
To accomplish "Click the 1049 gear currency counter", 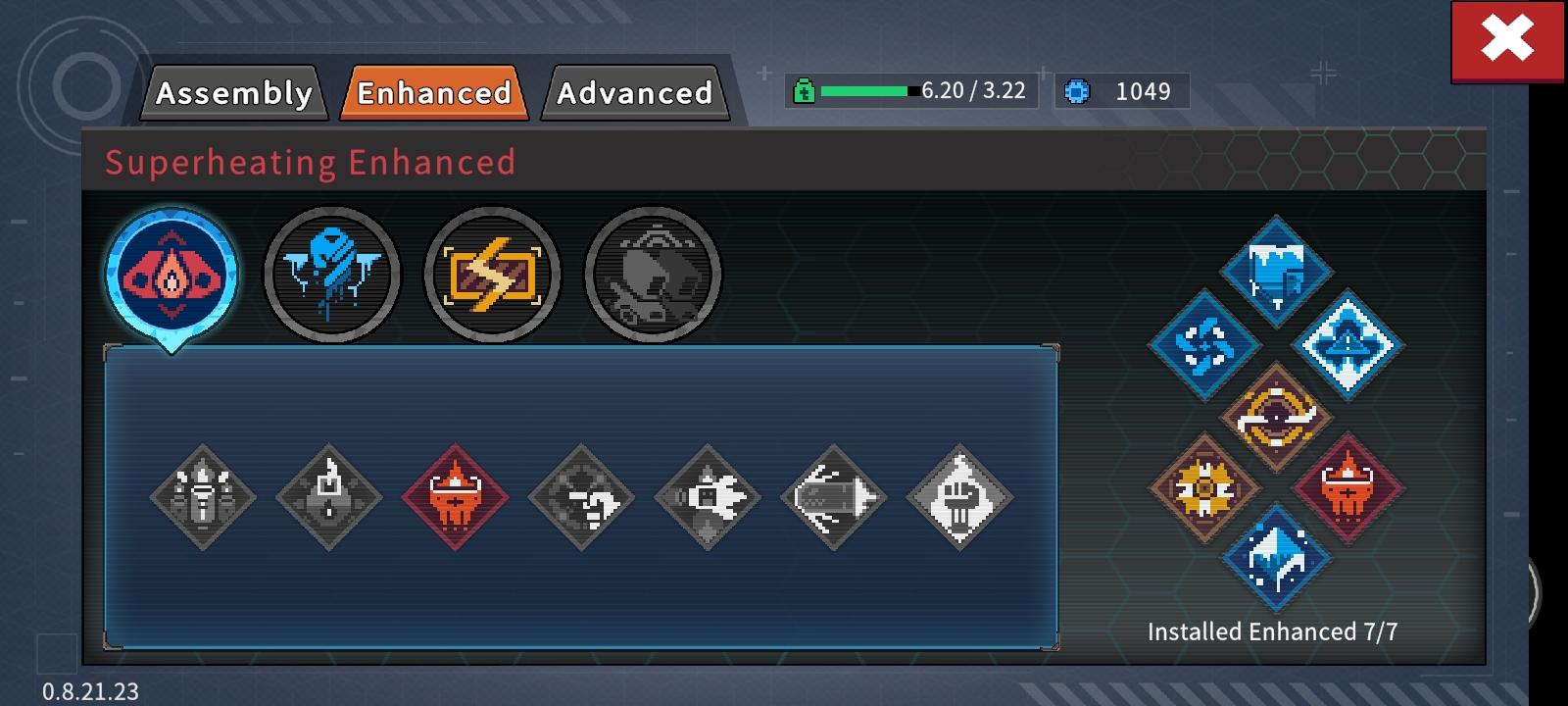I will coord(1122,92).
